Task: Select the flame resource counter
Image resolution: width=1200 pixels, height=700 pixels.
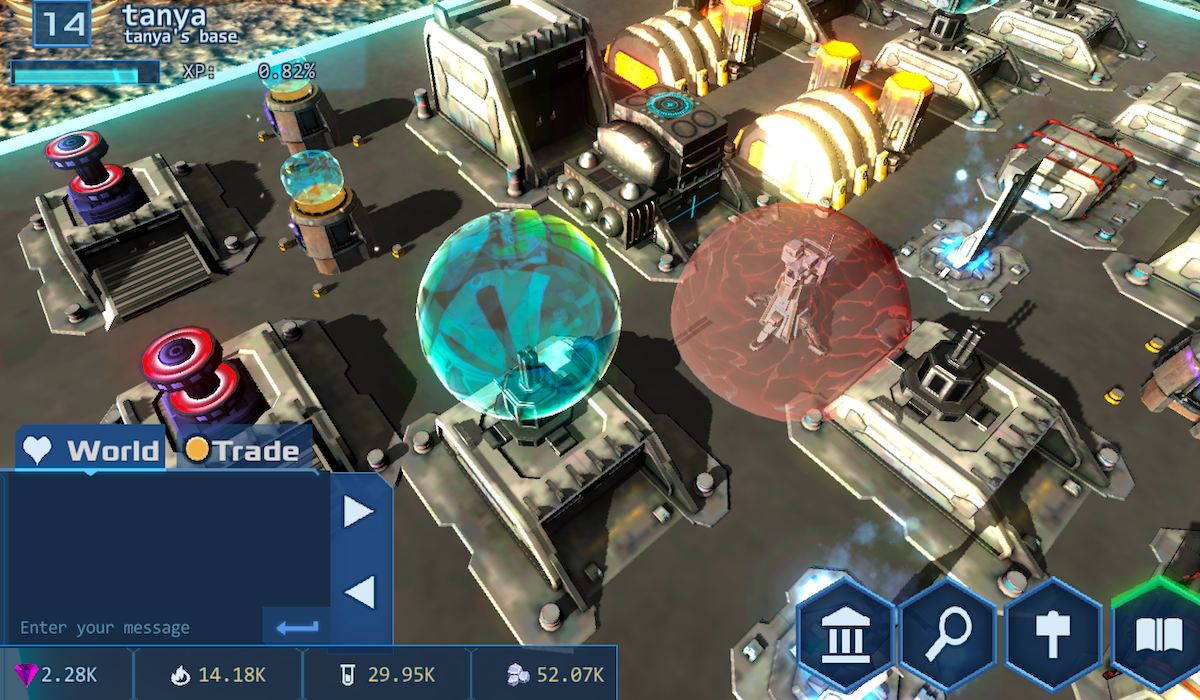Action: click(218, 675)
